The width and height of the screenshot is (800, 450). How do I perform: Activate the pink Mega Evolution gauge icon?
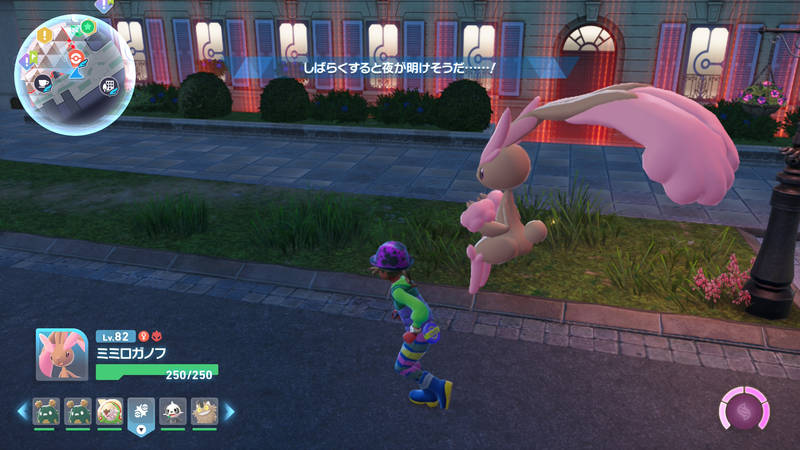coord(745,412)
